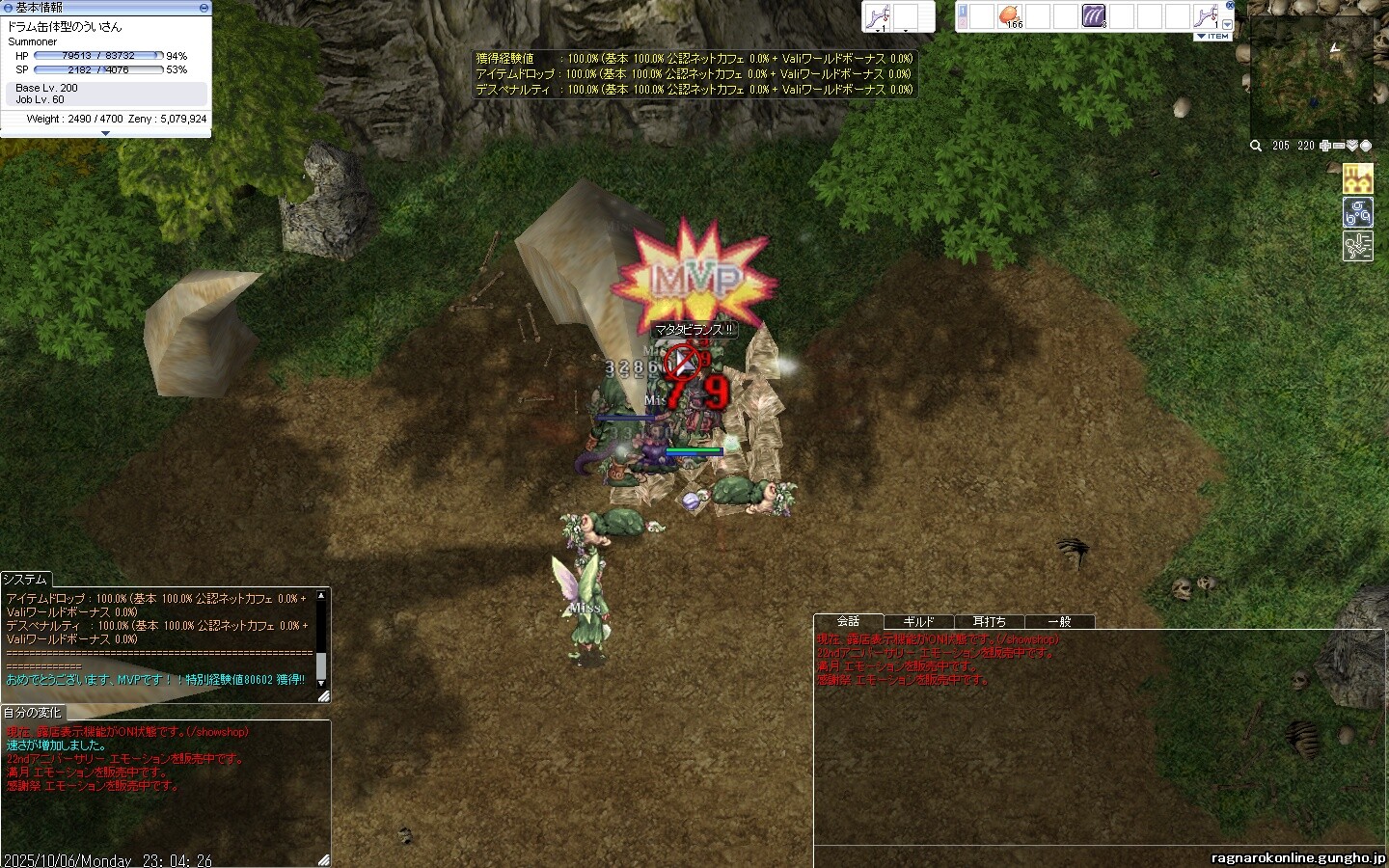Select hotbar page 1 indicator
This screenshot has height=868, width=1389.
point(963,11)
